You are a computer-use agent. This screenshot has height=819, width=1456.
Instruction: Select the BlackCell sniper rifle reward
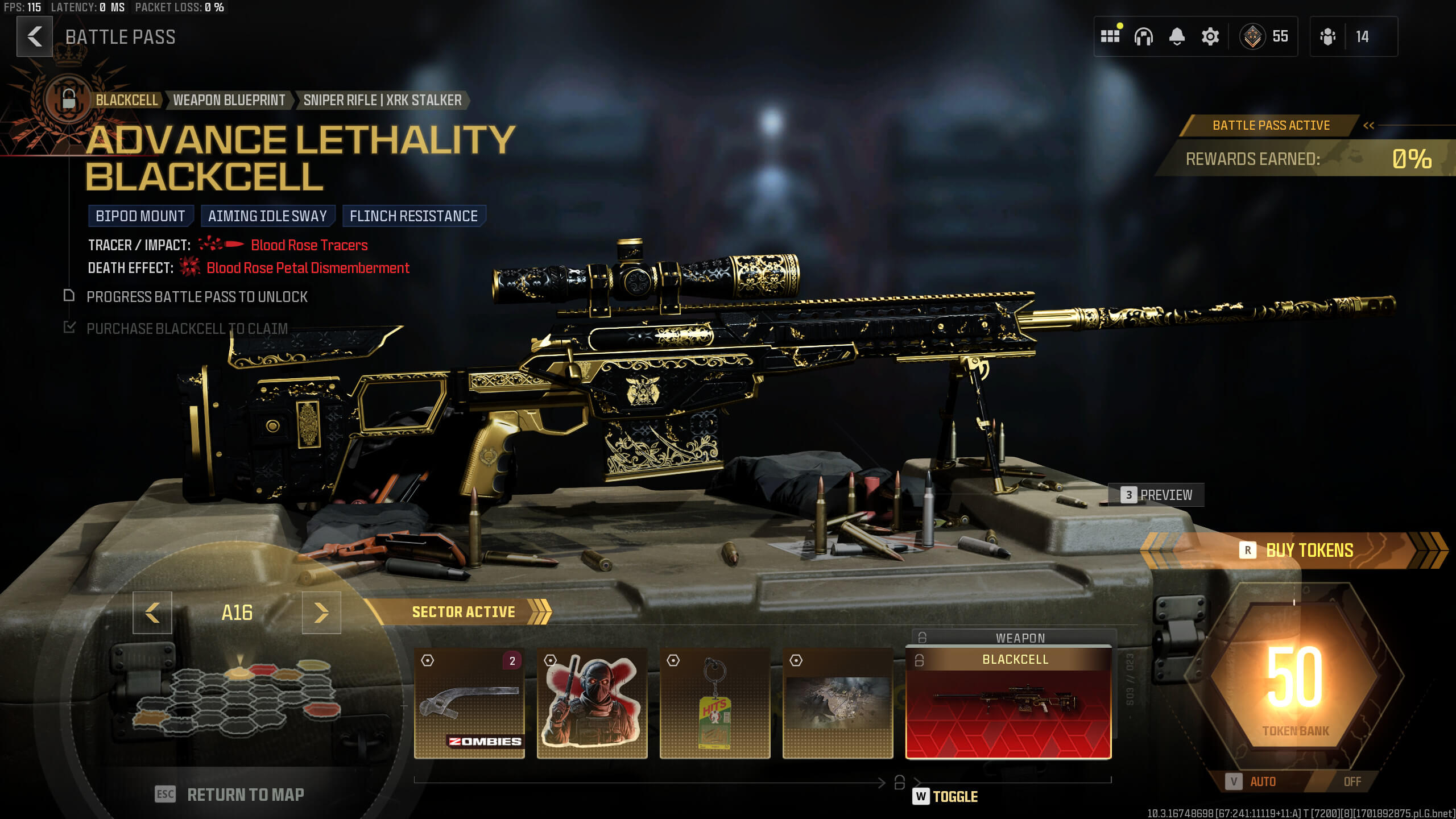coord(1008,703)
